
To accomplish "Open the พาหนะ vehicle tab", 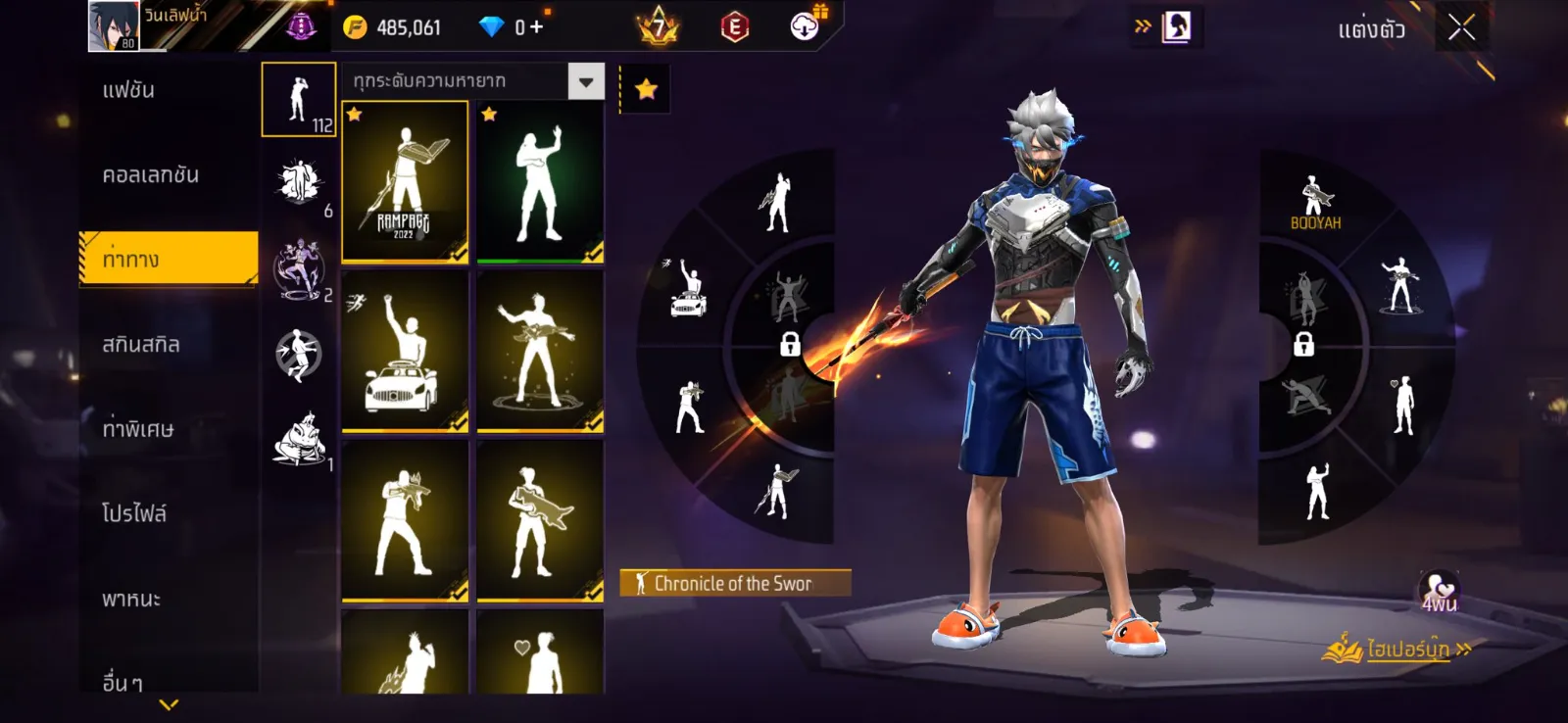I will coord(131,599).
